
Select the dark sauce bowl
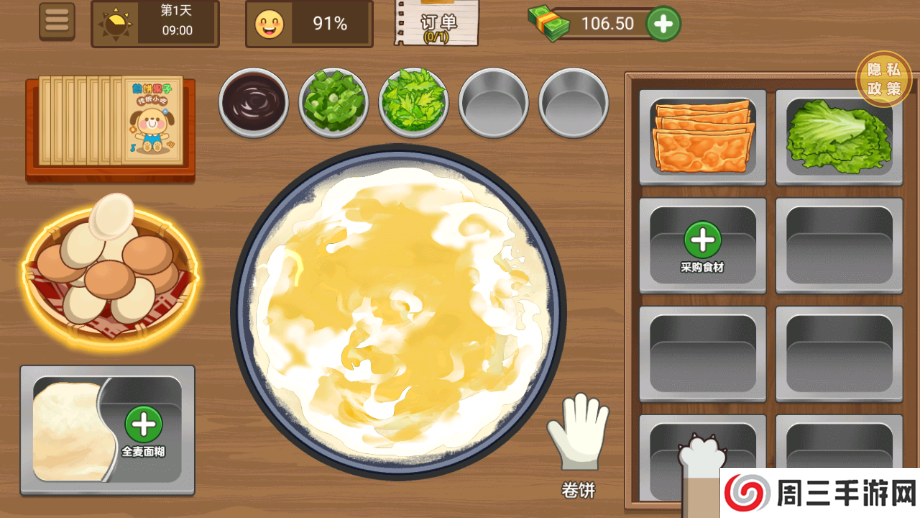[254, 100]
